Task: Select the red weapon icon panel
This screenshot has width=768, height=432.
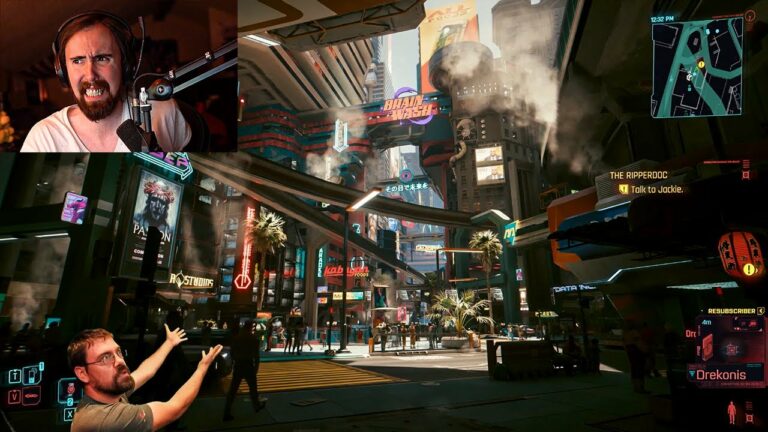Action: click(707, 345)
